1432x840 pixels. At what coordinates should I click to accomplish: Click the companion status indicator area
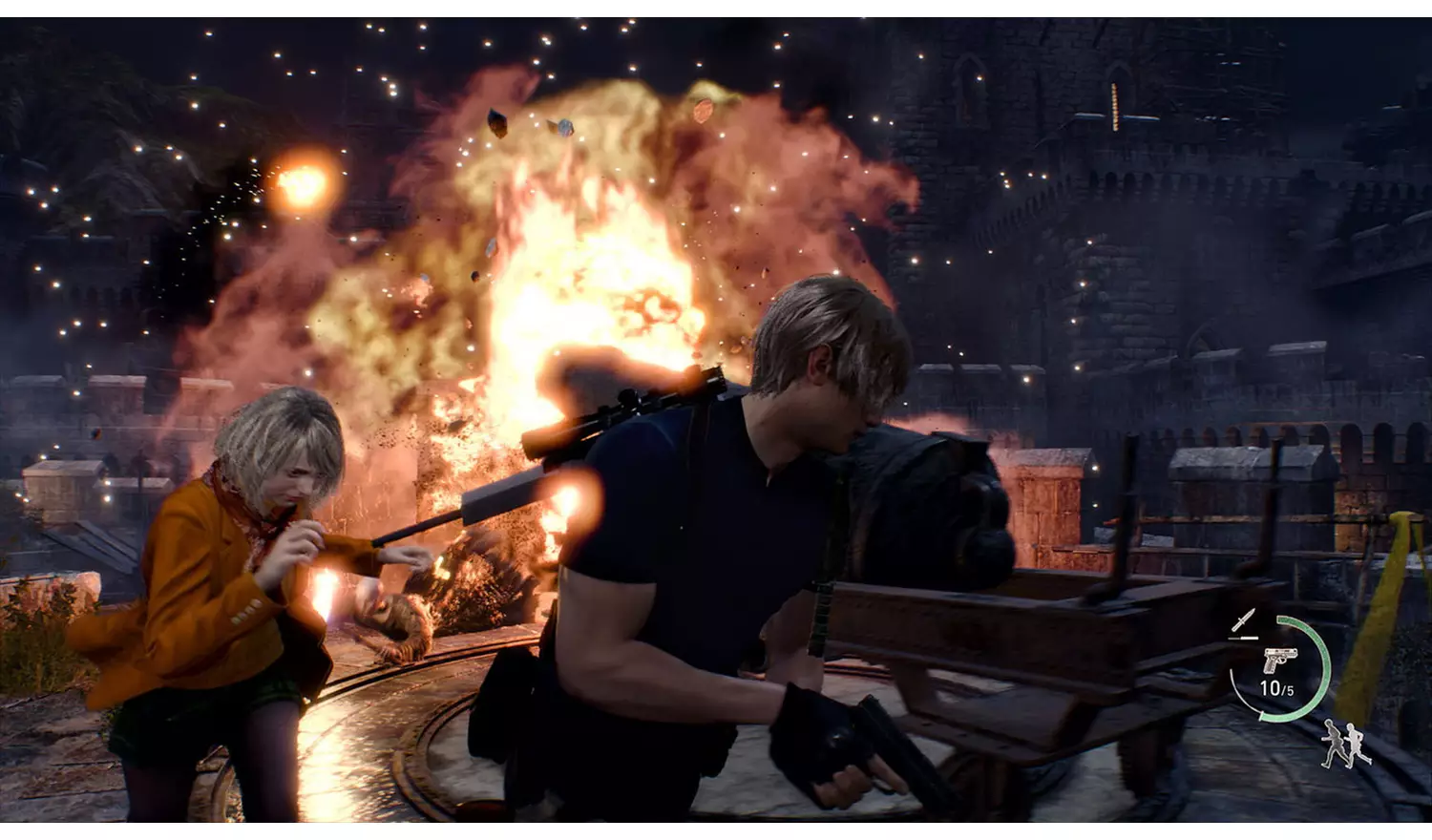coord(1345,745)
